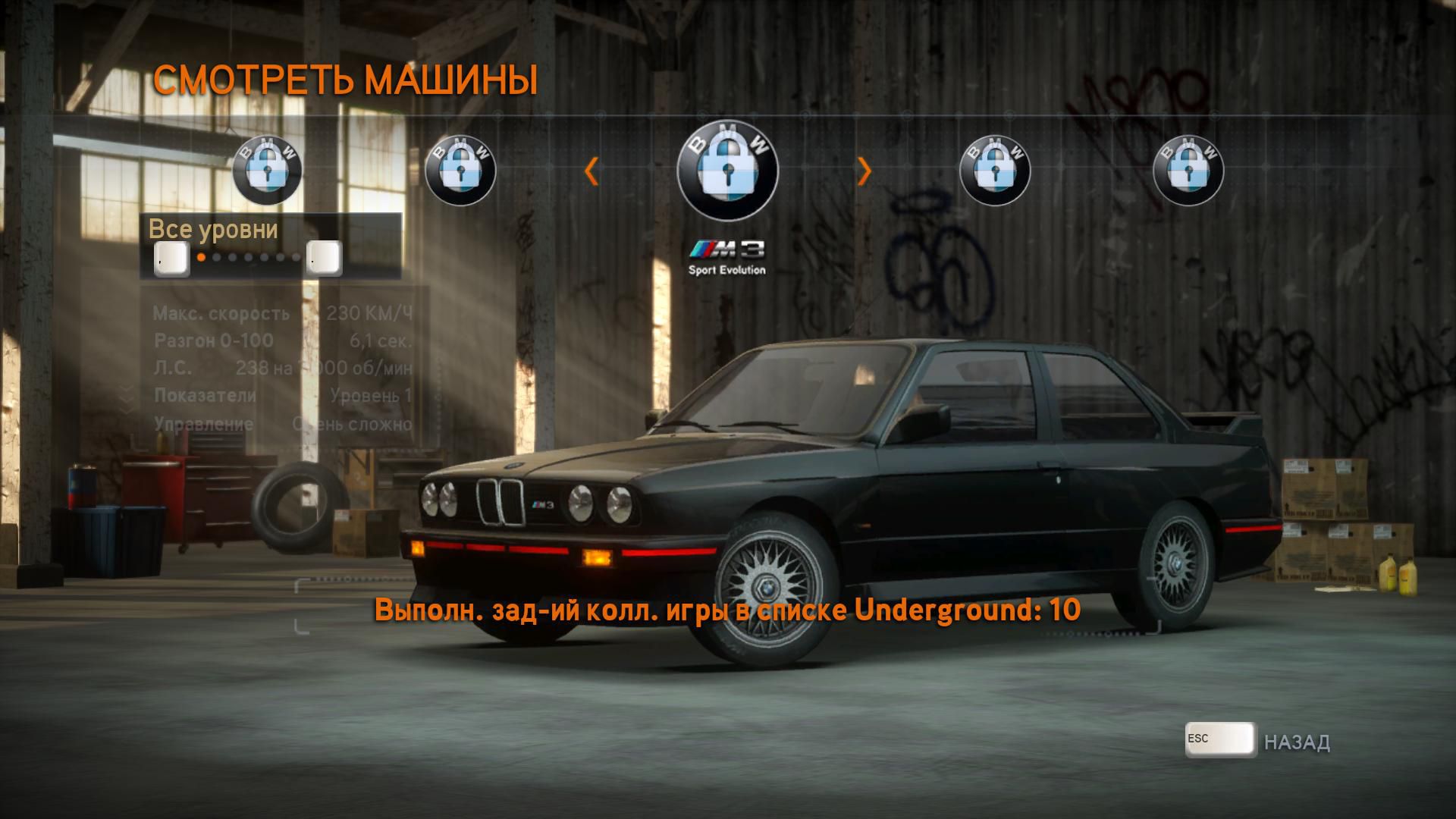Select the previous car with the left orange arrow
The image size is (1456, 819).
tap(591, 171)
